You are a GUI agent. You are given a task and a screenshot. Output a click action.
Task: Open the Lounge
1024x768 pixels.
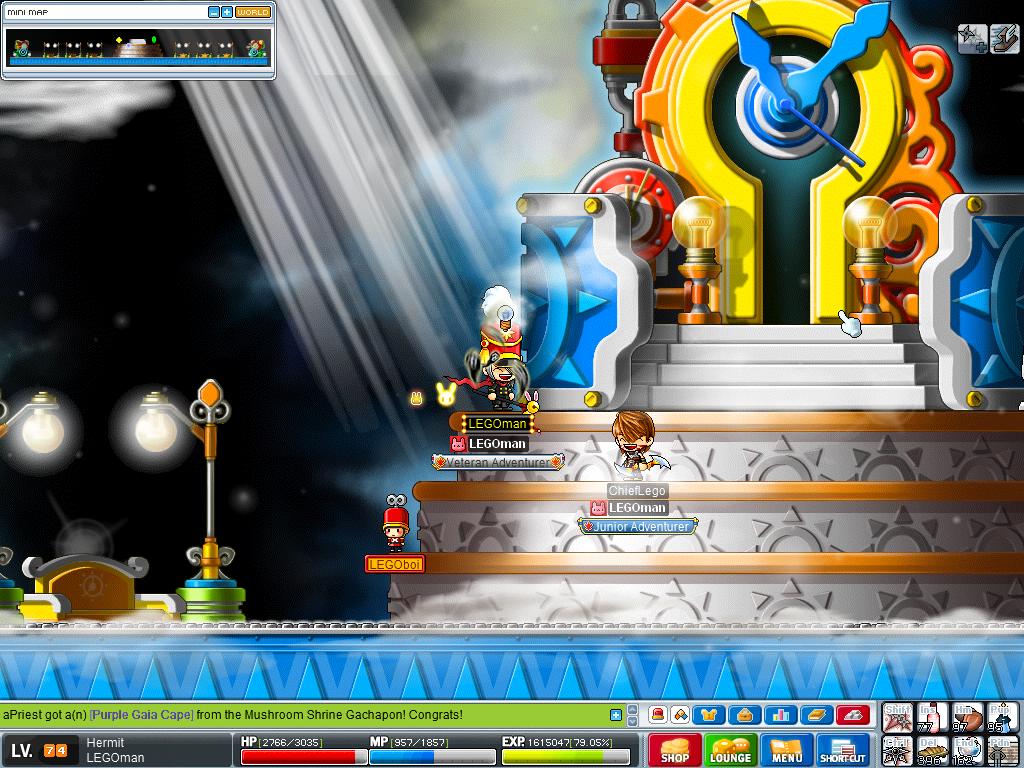tap(730, 749)
